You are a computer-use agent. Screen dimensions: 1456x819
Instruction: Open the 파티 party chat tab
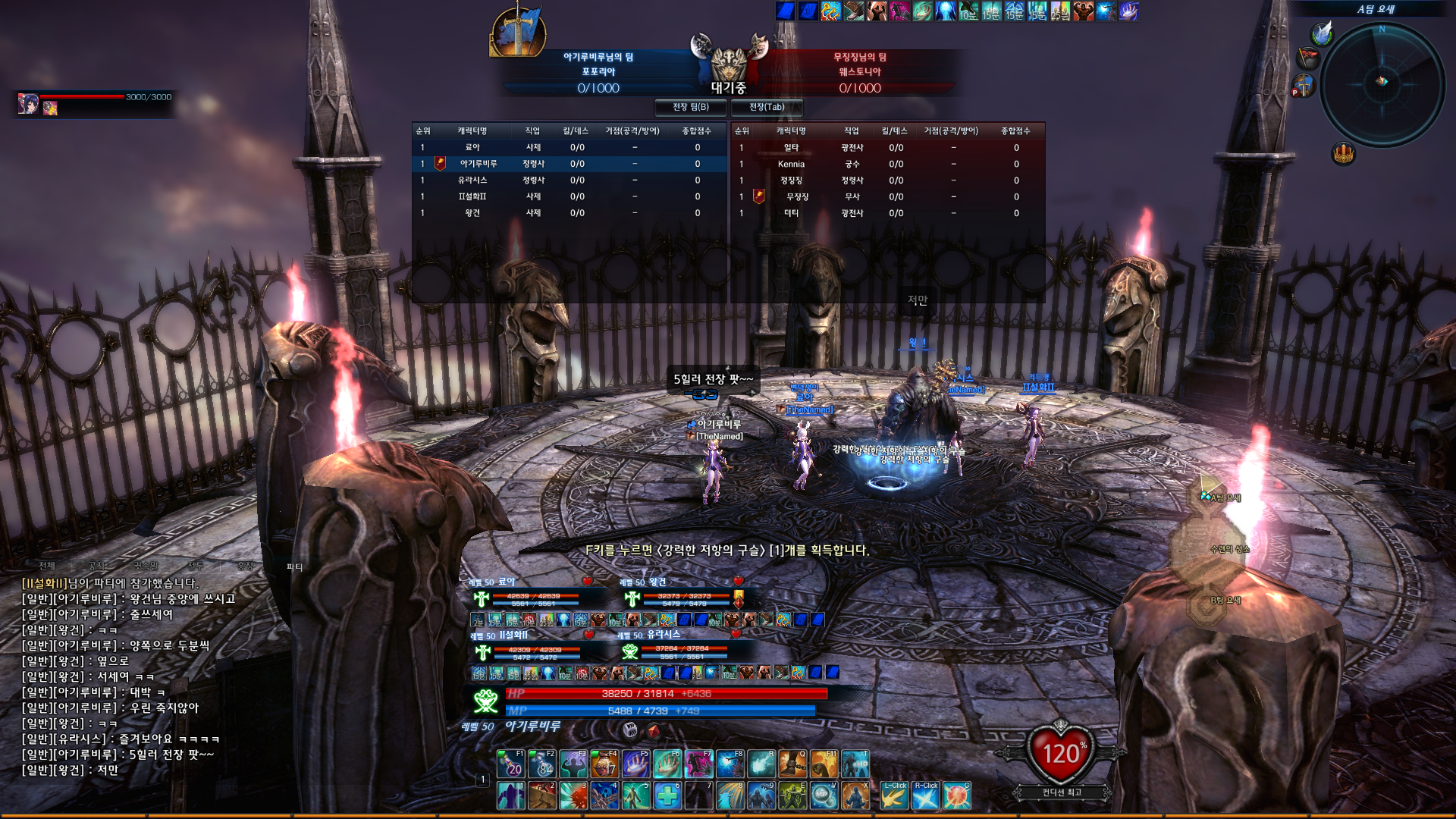(294, 566)
